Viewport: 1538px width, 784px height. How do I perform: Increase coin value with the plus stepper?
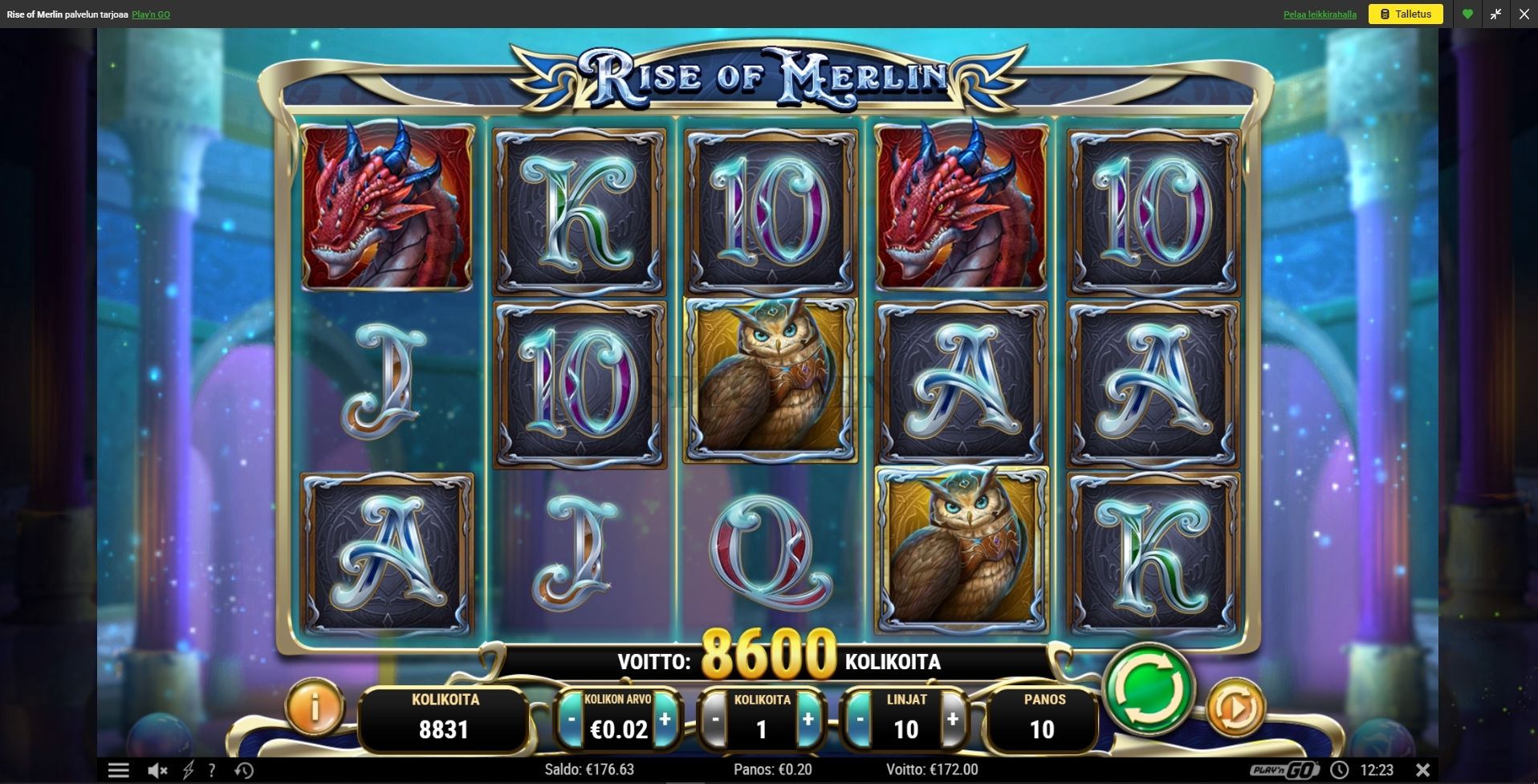point(665,720)
